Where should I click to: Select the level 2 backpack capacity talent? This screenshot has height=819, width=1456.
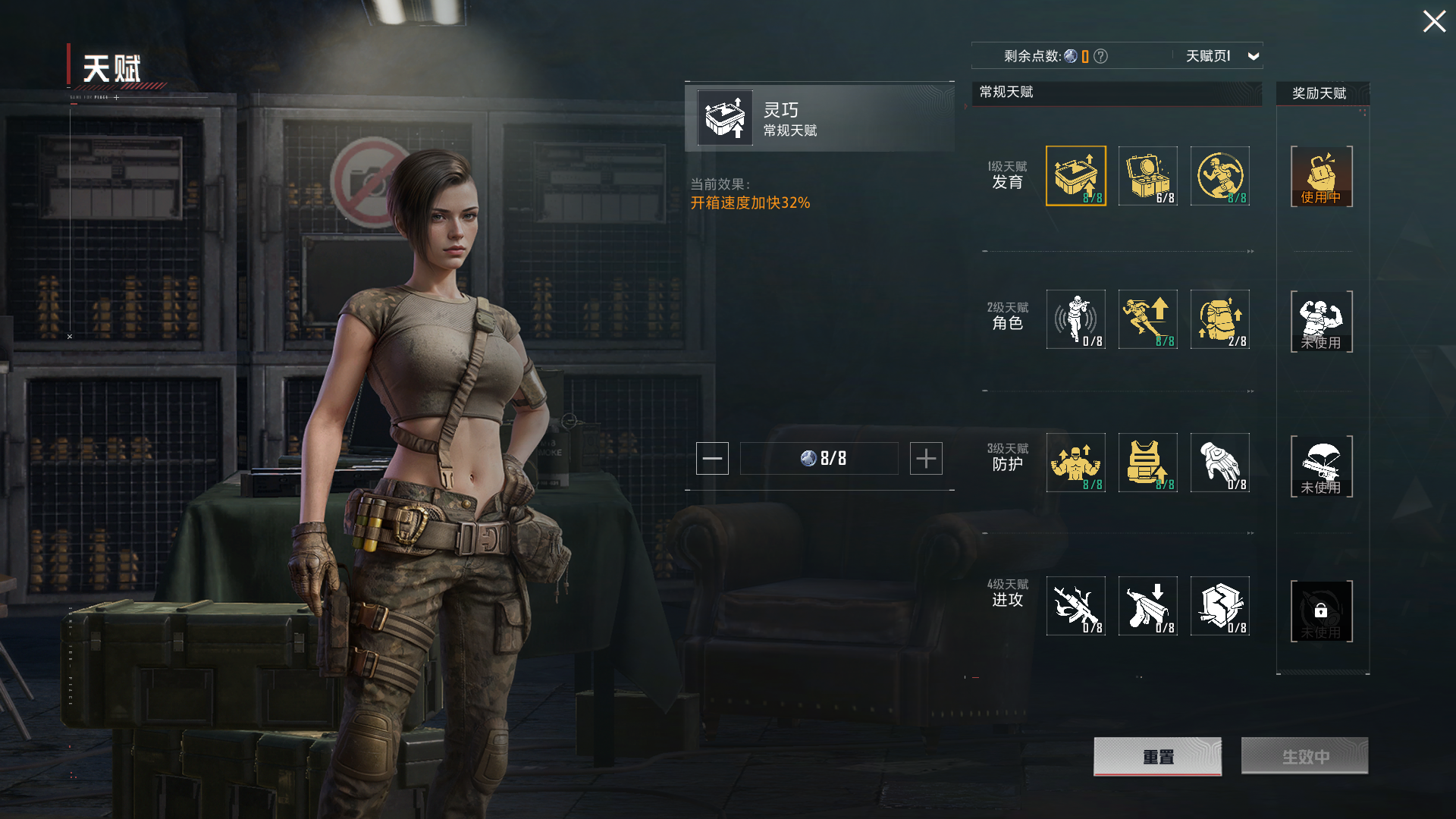[x=1219, y=319]
